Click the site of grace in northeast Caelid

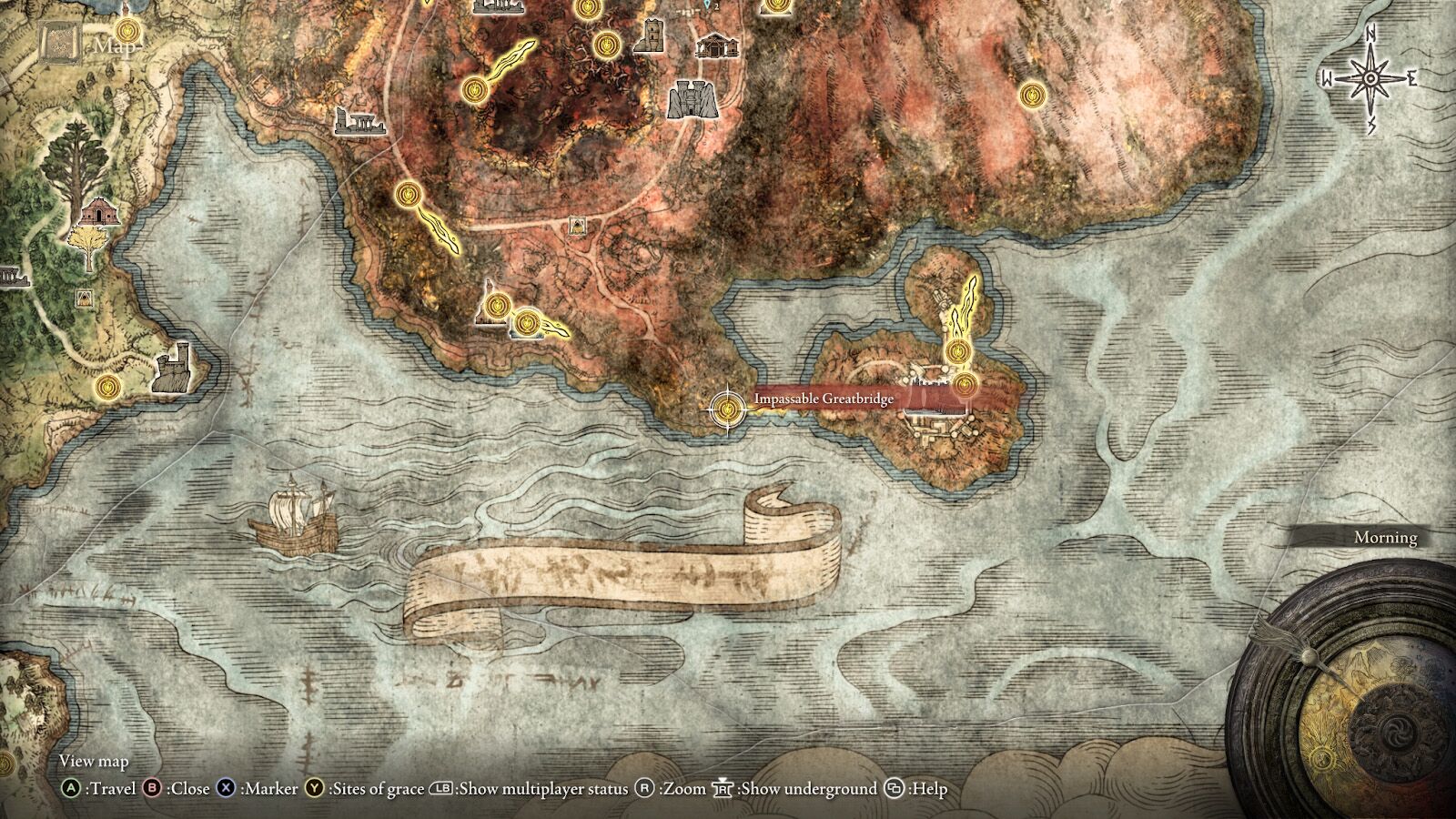[1033, 96]
